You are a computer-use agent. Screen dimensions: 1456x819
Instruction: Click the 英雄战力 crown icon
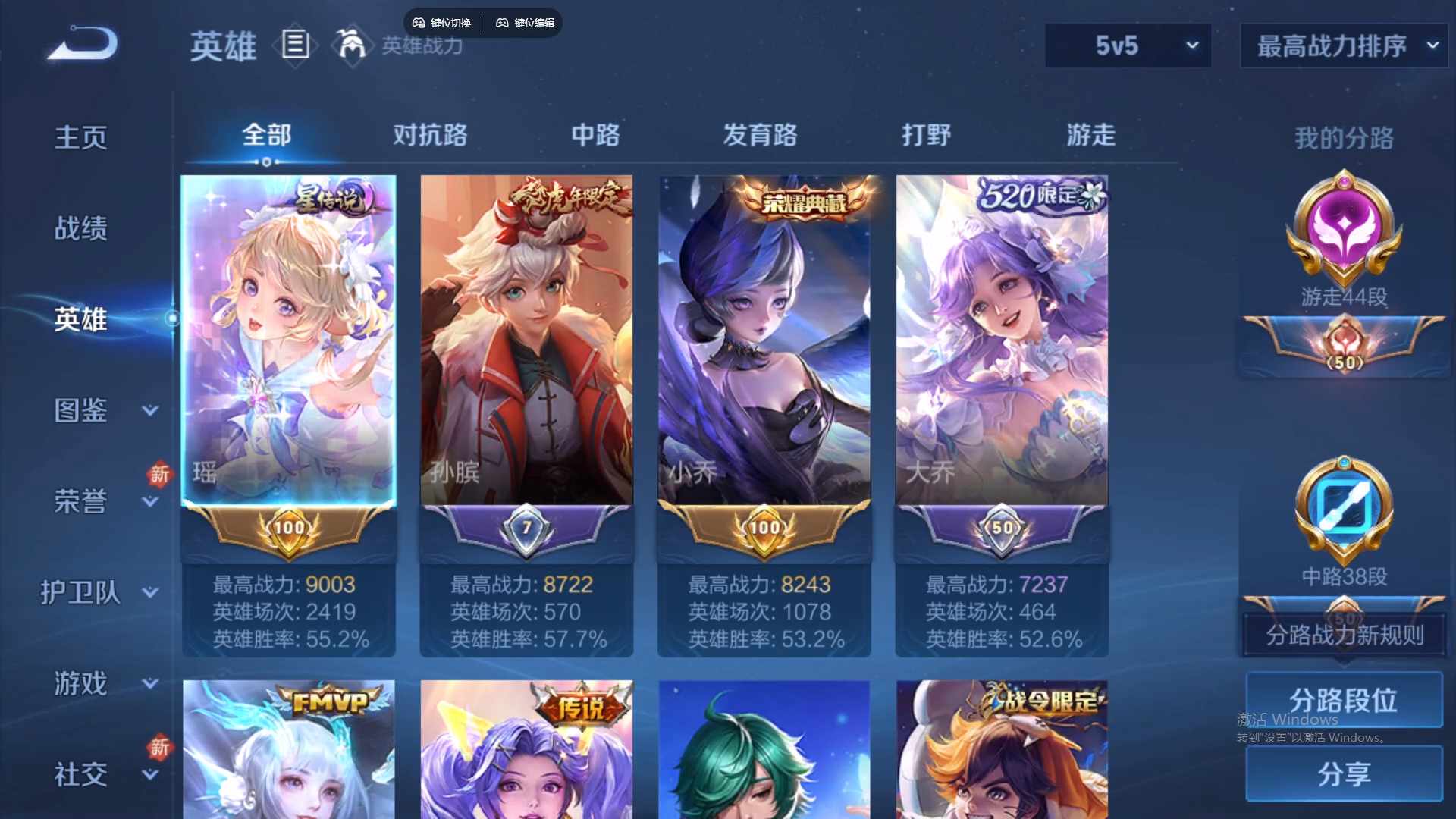pyautogui.click(x=350, y=45)
